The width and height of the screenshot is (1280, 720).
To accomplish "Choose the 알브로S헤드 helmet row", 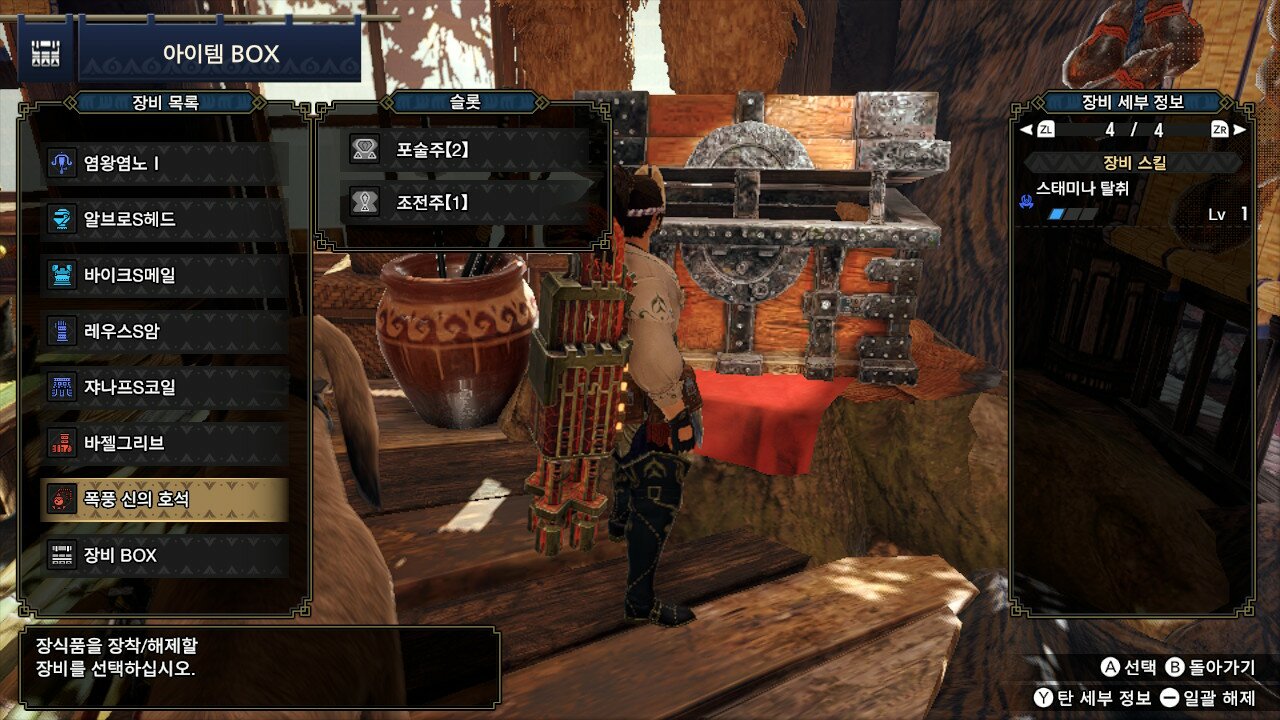I will 165,219.
